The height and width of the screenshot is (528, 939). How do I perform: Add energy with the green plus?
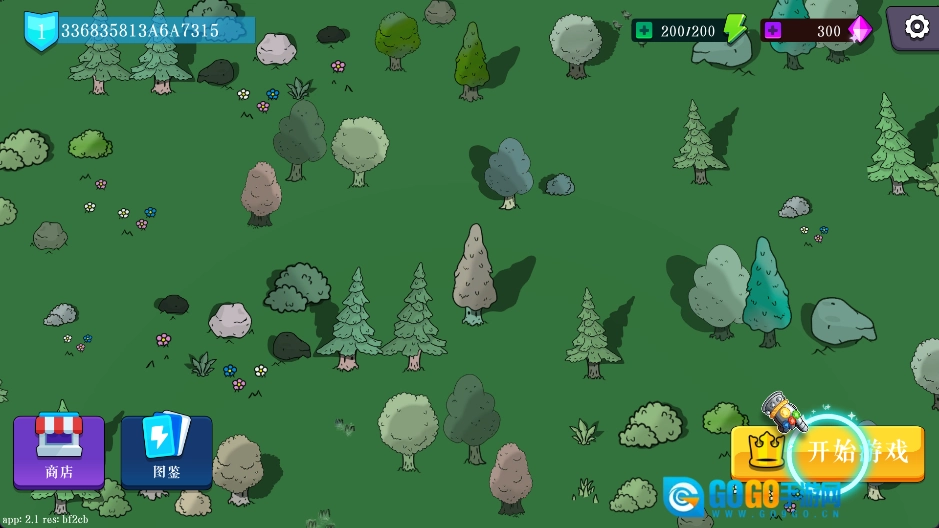(x=644, y=31)
